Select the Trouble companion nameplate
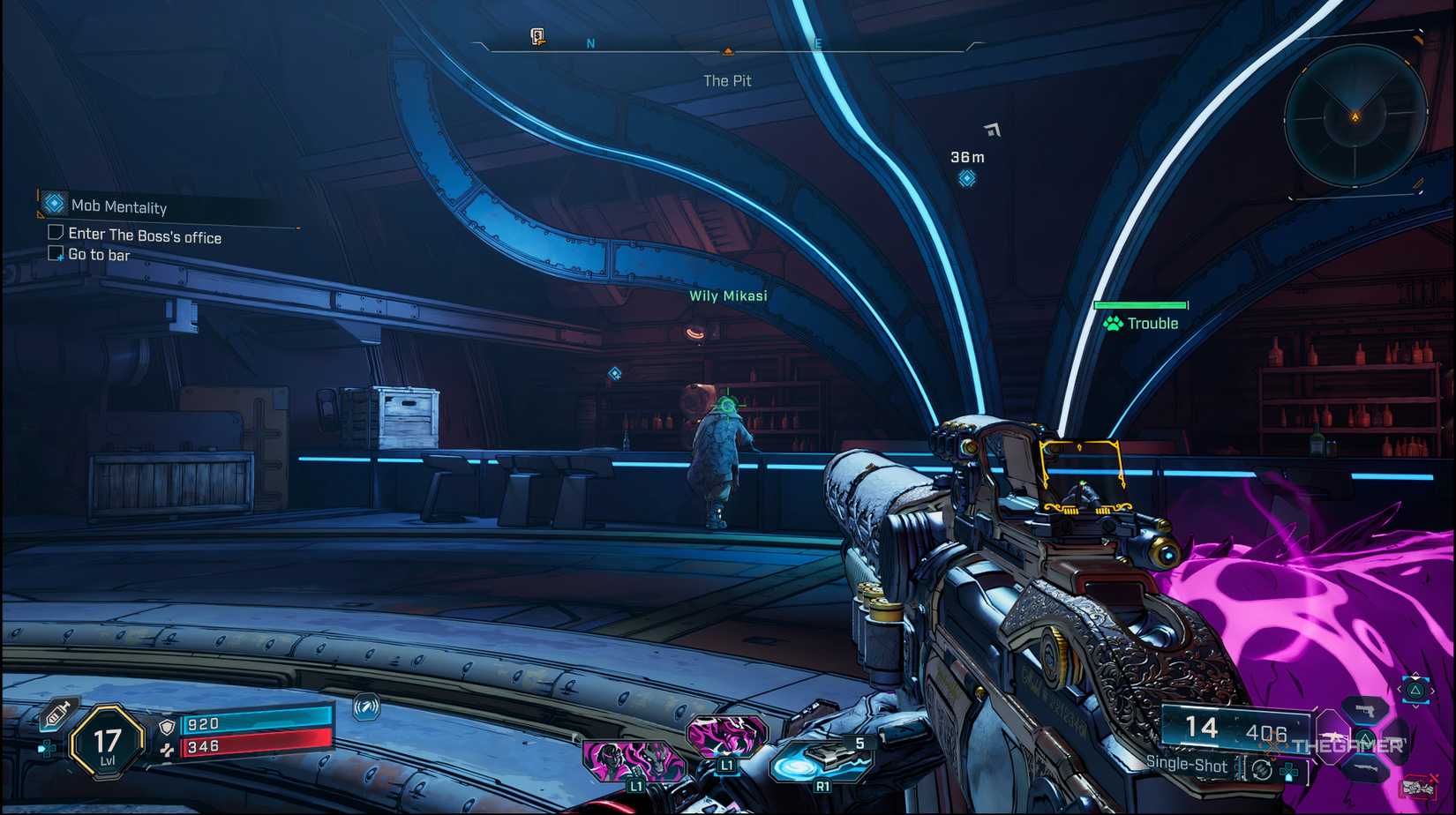The image size is (1456, 815). (x=1141, y=324)
